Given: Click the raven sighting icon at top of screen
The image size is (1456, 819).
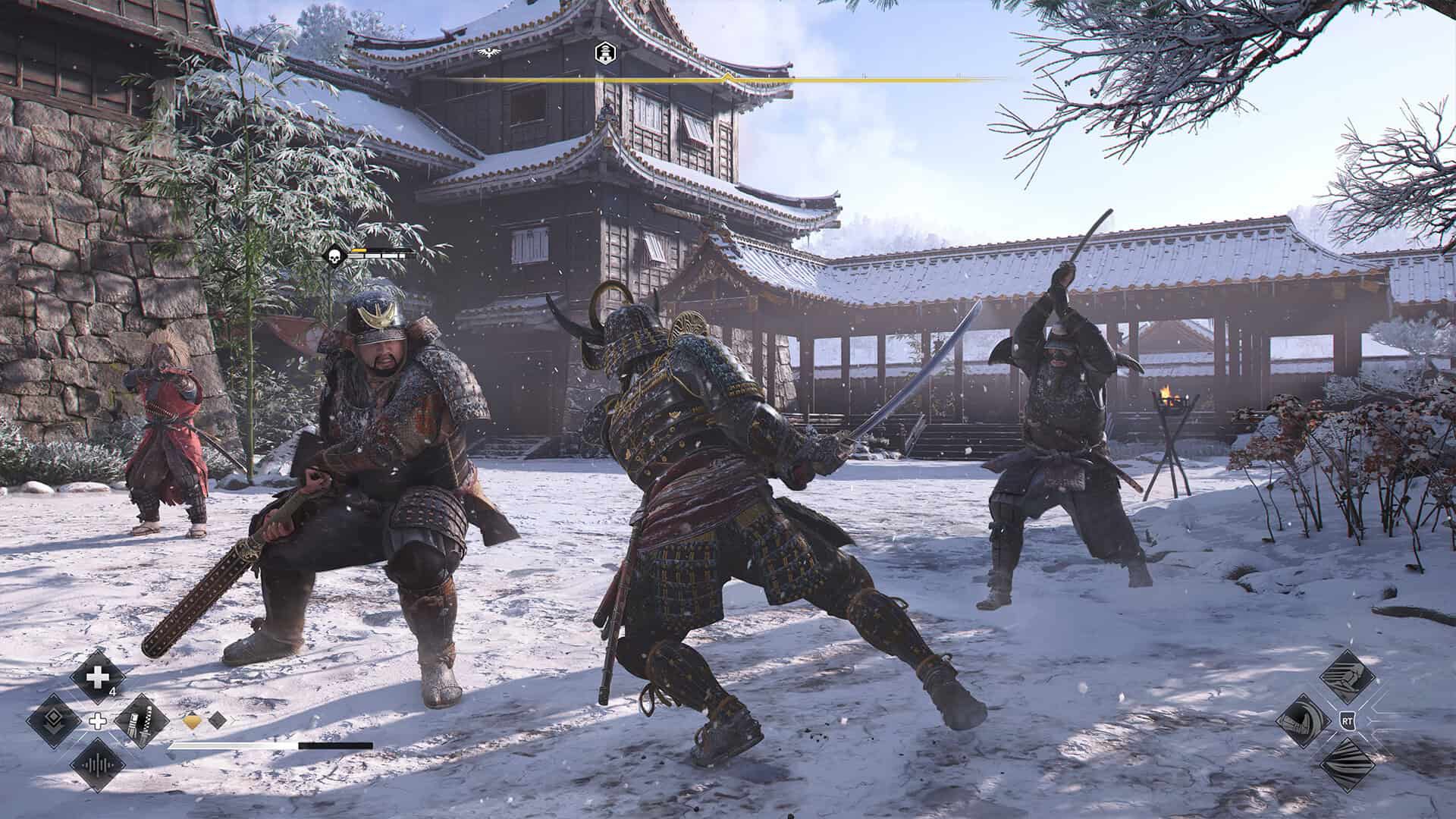Looking at the screenshot, I should (x=489, y=52).
